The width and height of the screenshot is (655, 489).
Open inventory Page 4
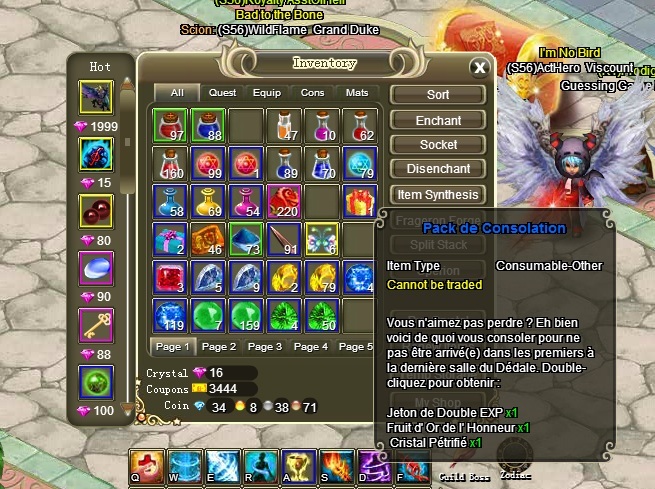[311, 347]
